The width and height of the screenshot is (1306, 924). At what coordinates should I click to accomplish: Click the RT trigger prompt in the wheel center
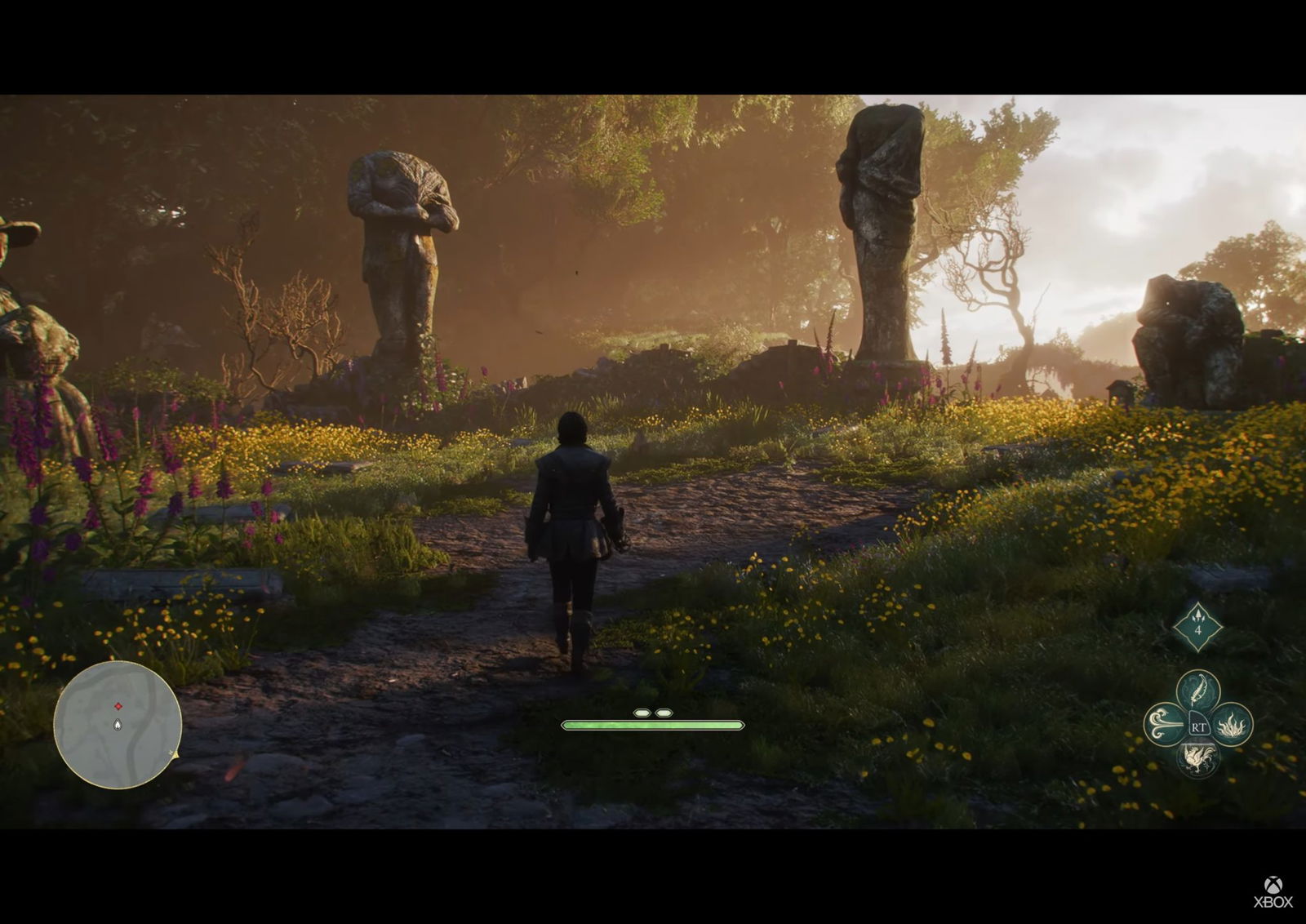coord(1199,727)
